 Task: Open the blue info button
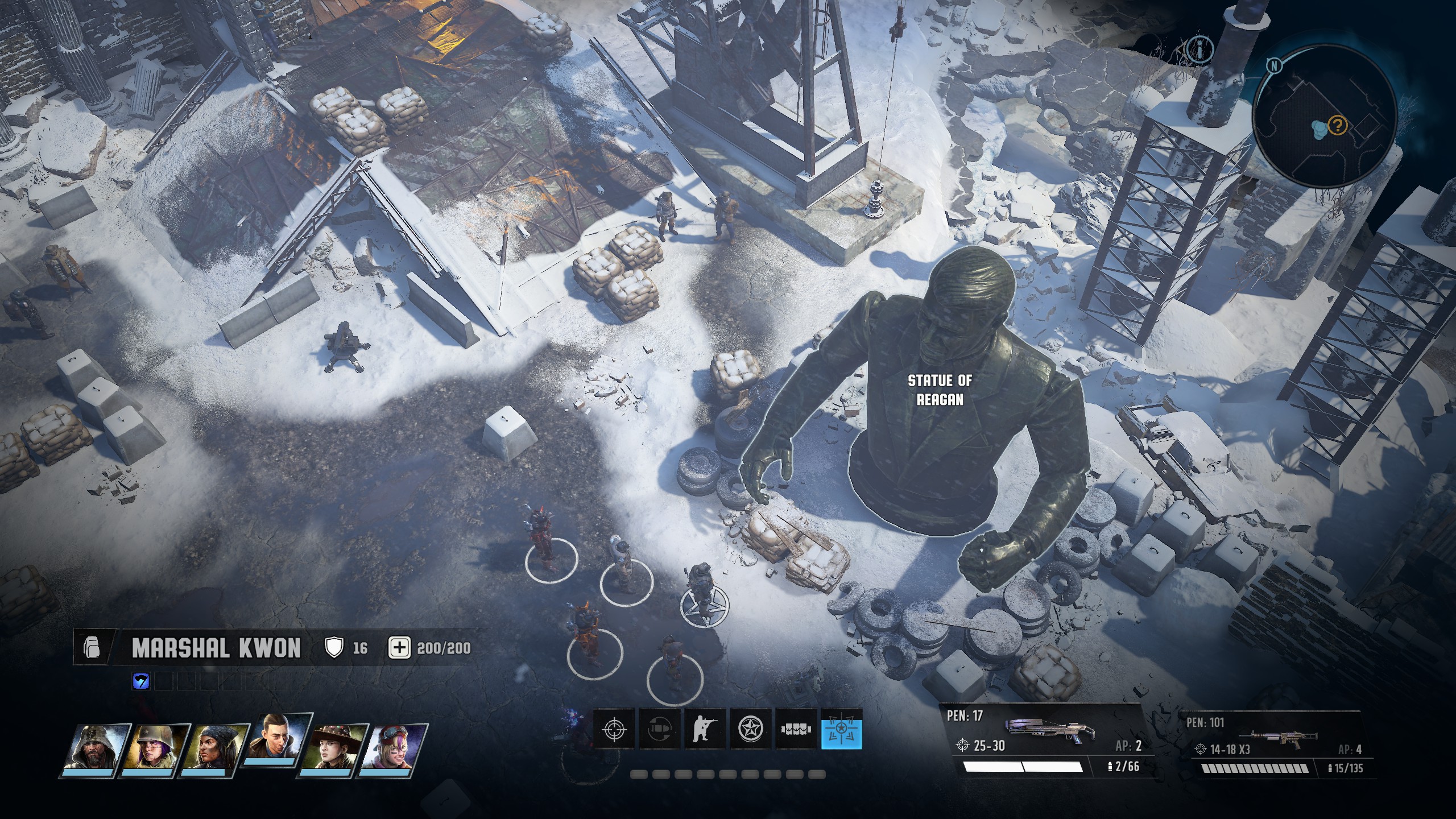[1201, 49]
